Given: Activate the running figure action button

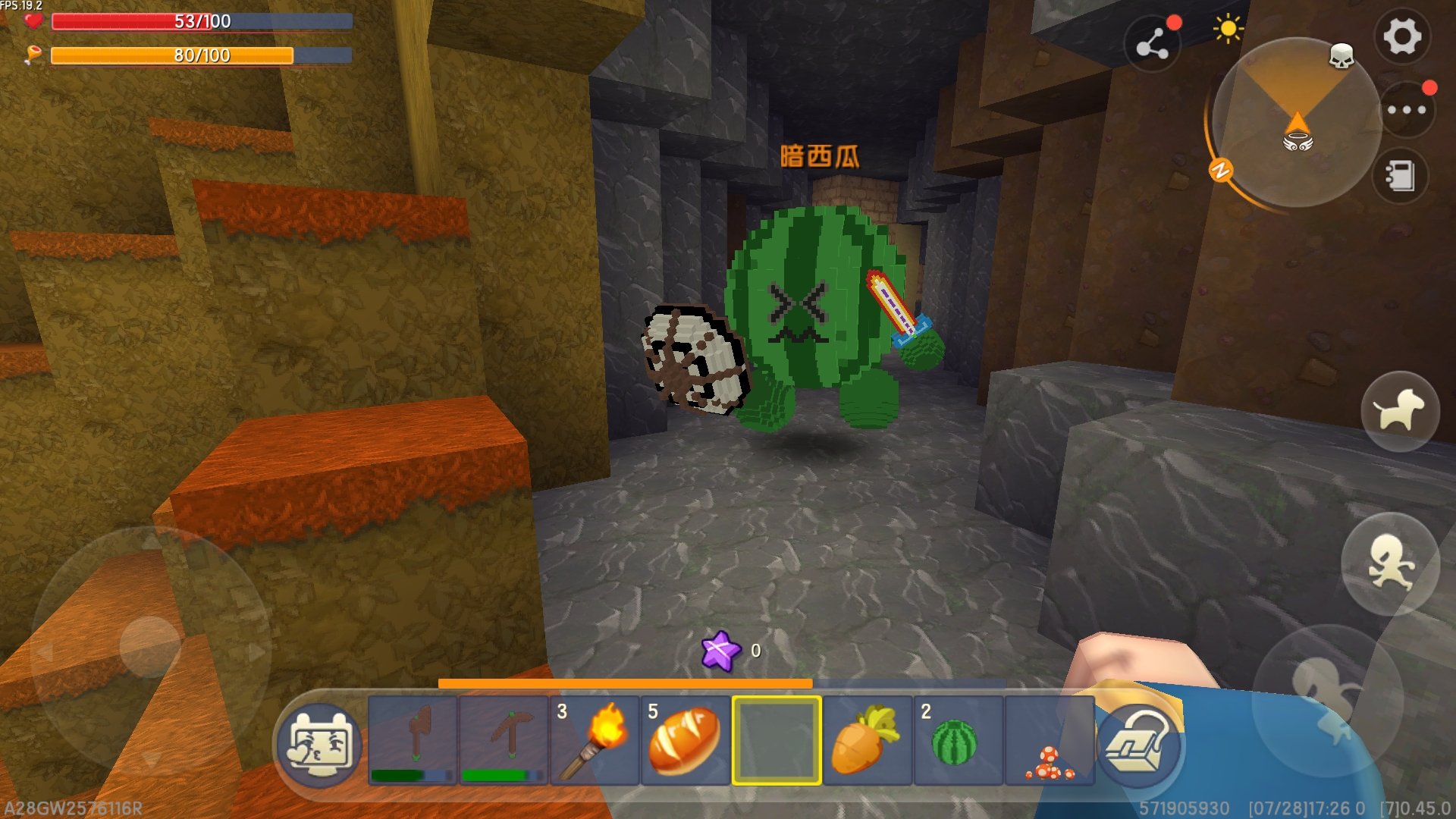Looking at the screenshot, I should click(1390, 563).
